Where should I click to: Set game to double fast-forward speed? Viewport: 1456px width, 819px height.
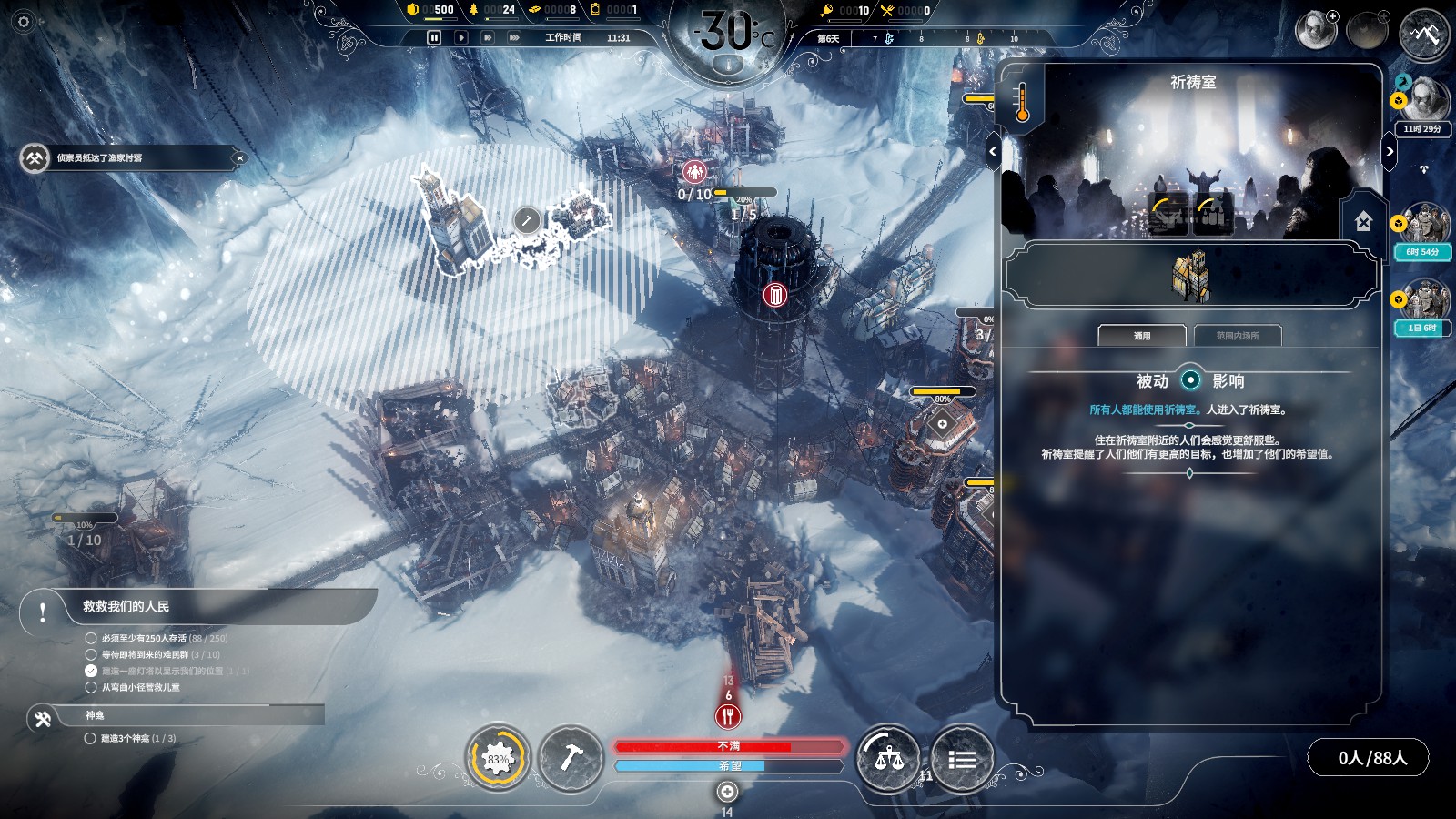click(488, 37)
